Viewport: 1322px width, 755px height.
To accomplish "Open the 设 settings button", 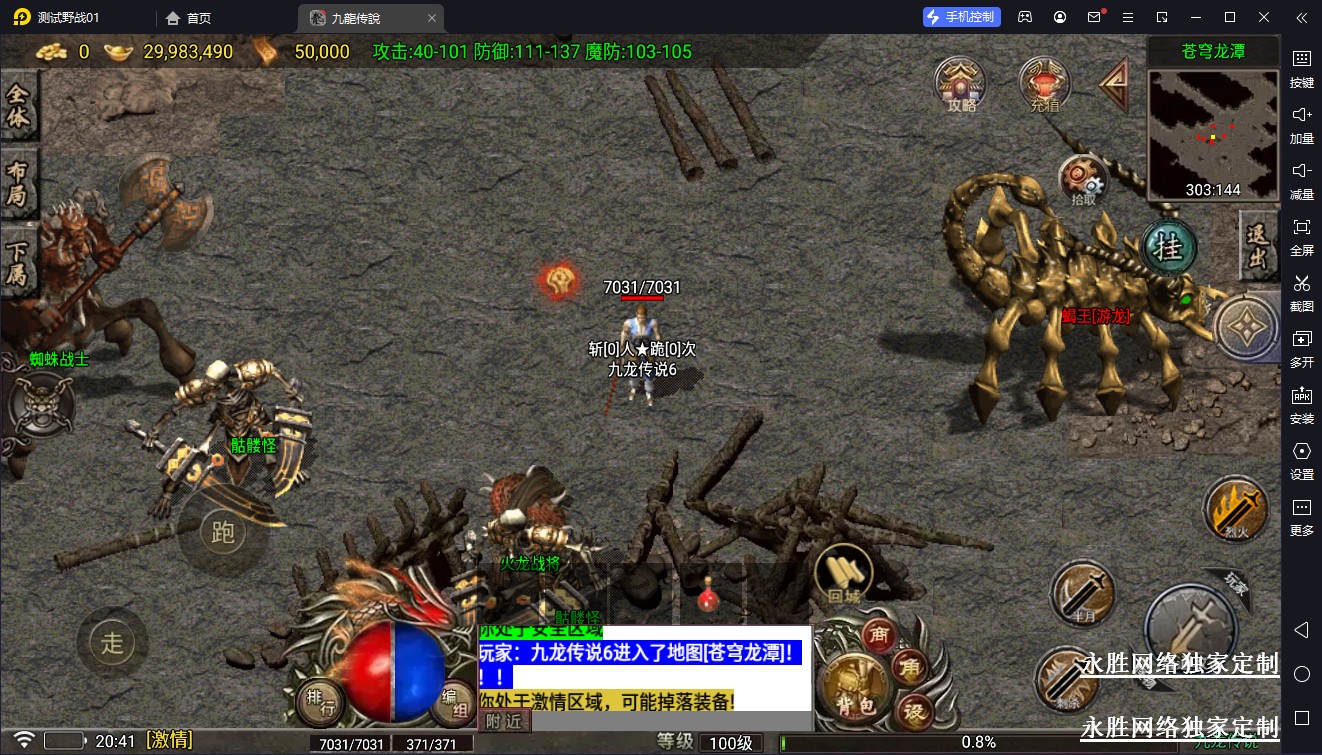I will [x=912, y=711].
